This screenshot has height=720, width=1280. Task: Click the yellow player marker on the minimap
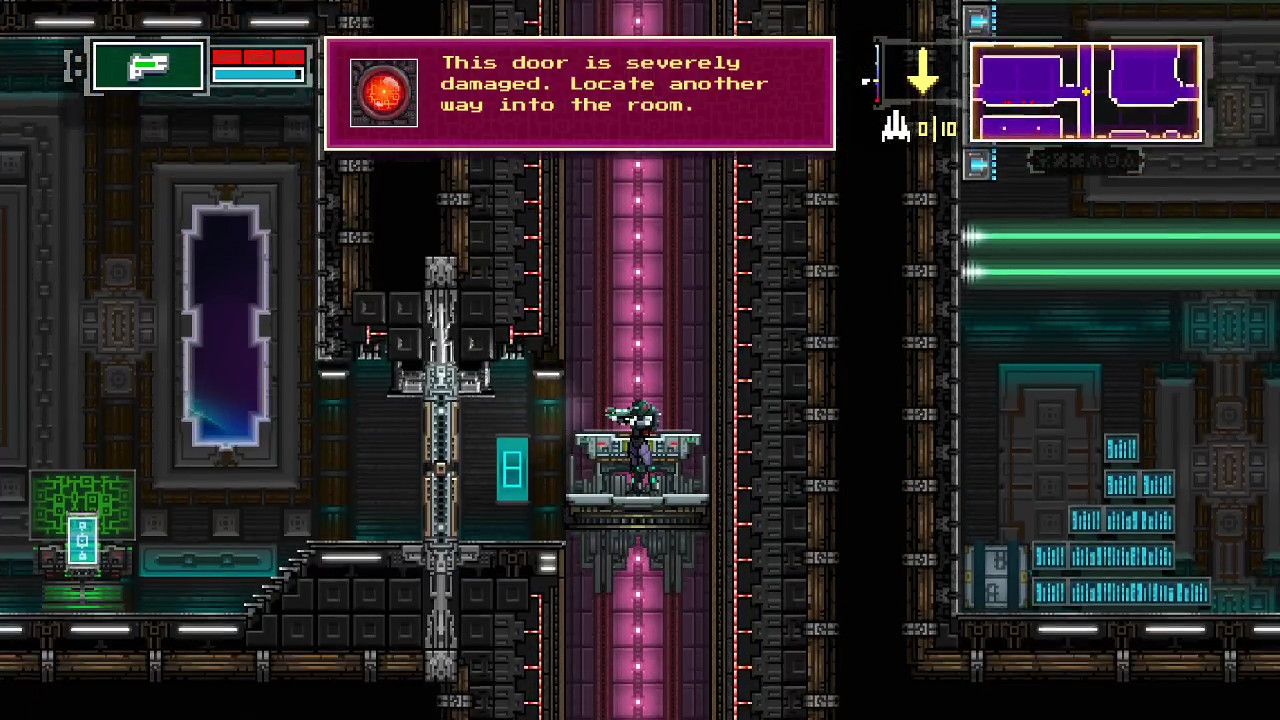click(x=1086, y=92)
